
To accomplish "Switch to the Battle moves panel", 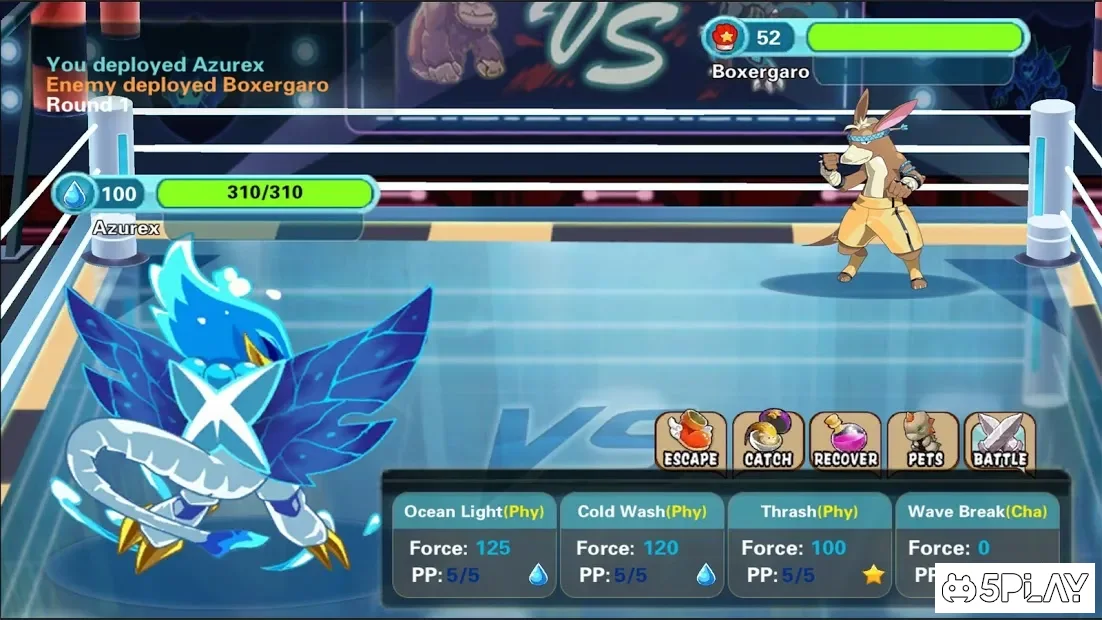I will click(x=1000, y=441).
